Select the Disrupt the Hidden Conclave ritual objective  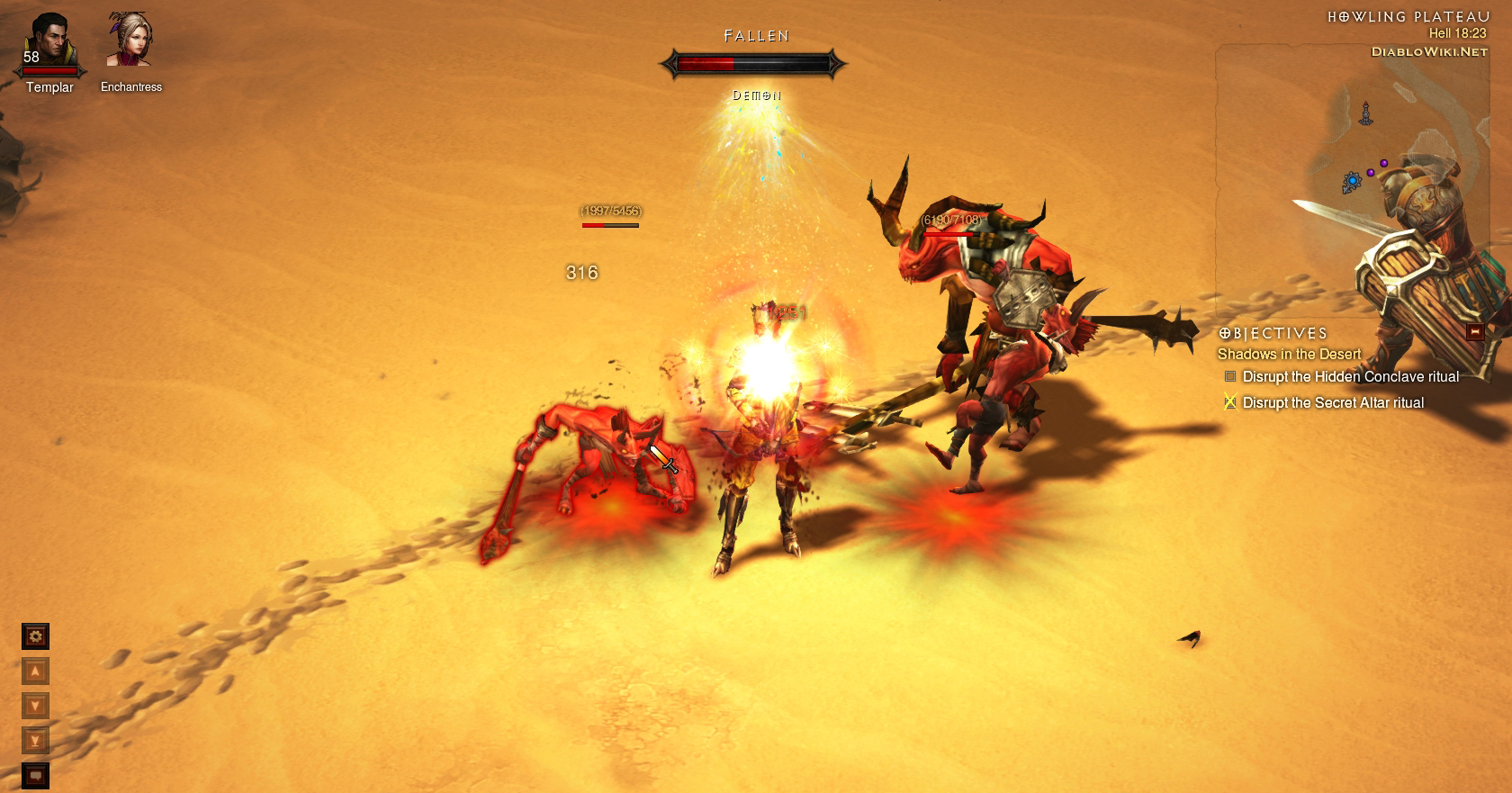click(1350, 377)
